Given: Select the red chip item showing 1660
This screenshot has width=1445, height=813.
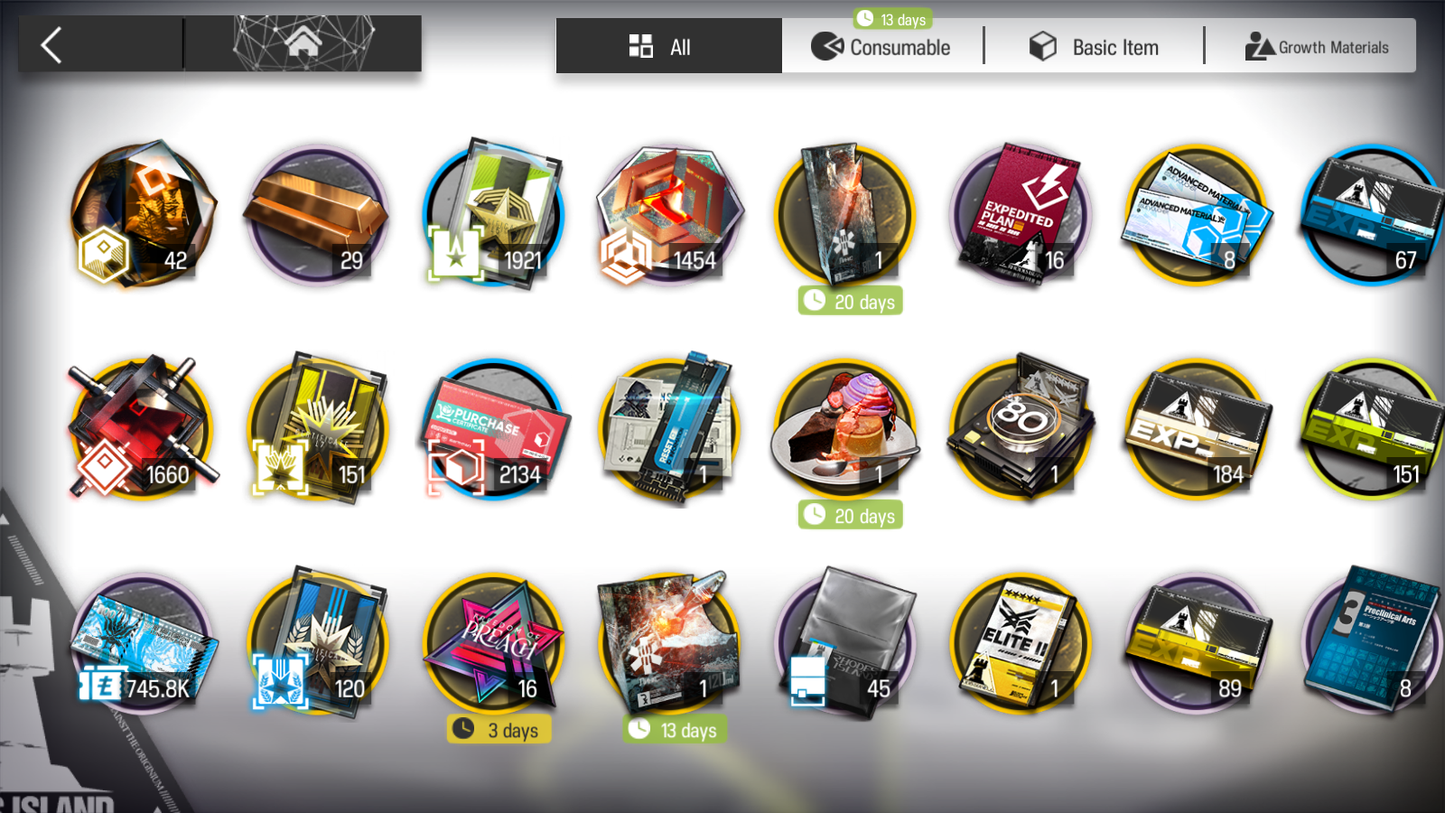Looking at the screenshot, I should [140, 428].
